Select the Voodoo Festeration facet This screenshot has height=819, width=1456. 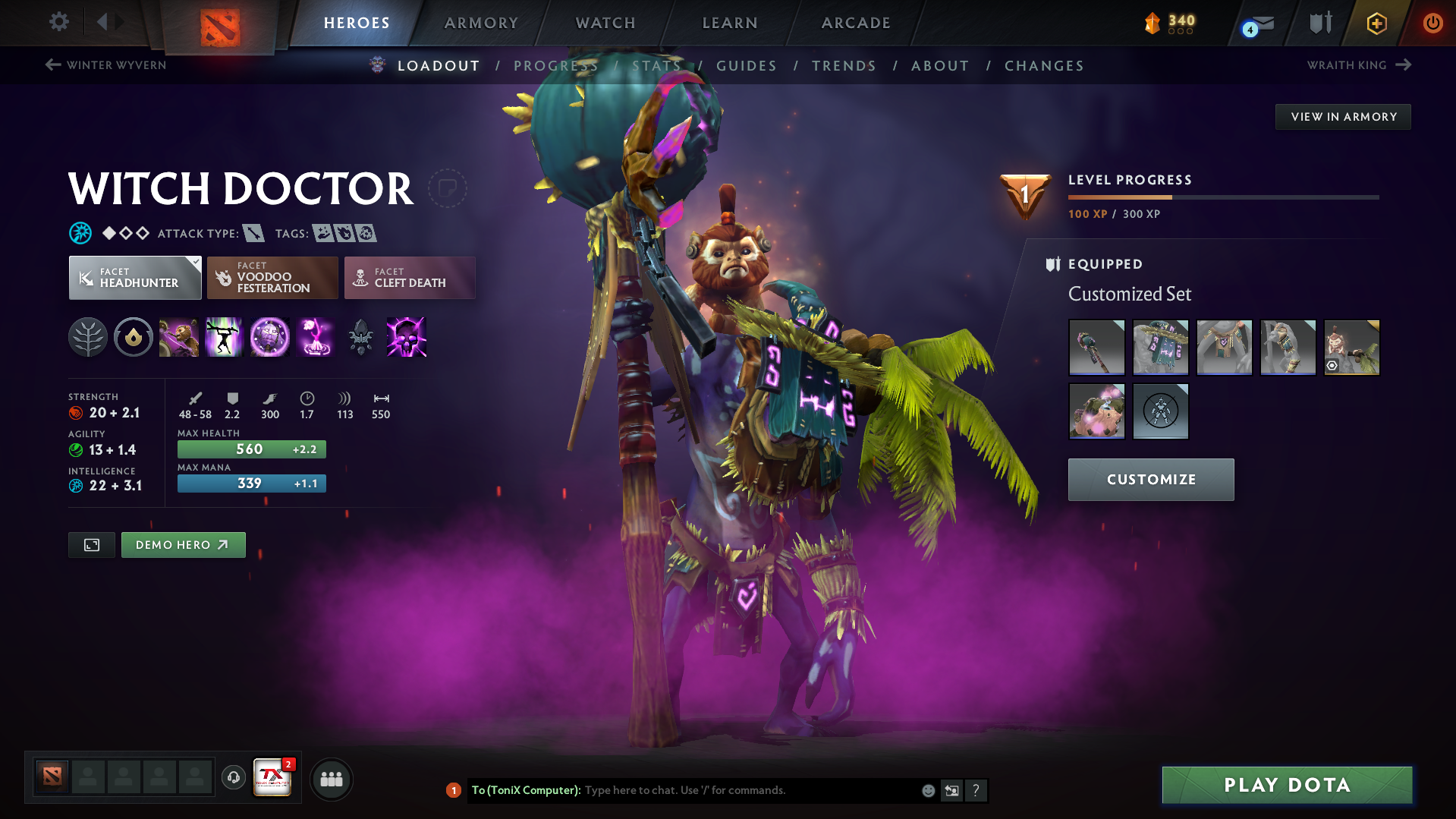coord(272,278)
